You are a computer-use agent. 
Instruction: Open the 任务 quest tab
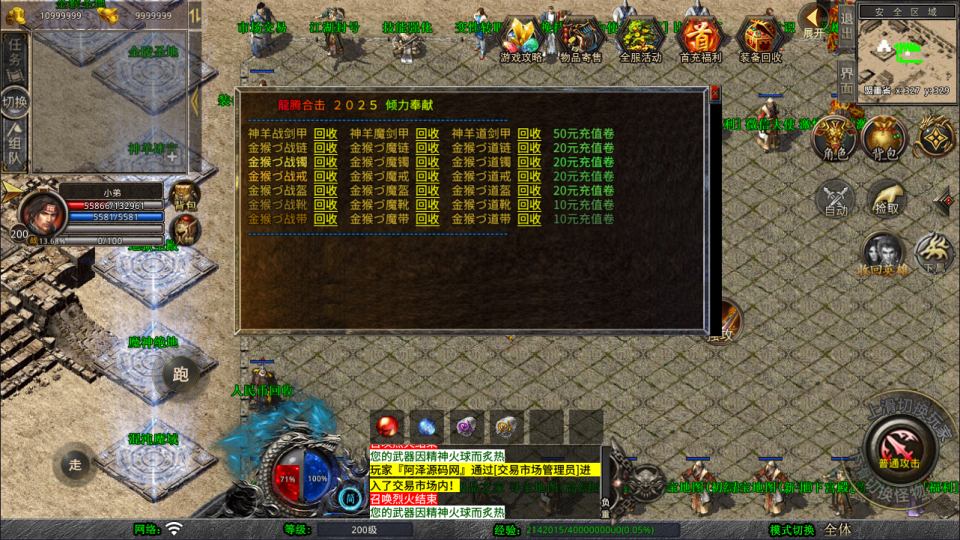click(15, 56)
